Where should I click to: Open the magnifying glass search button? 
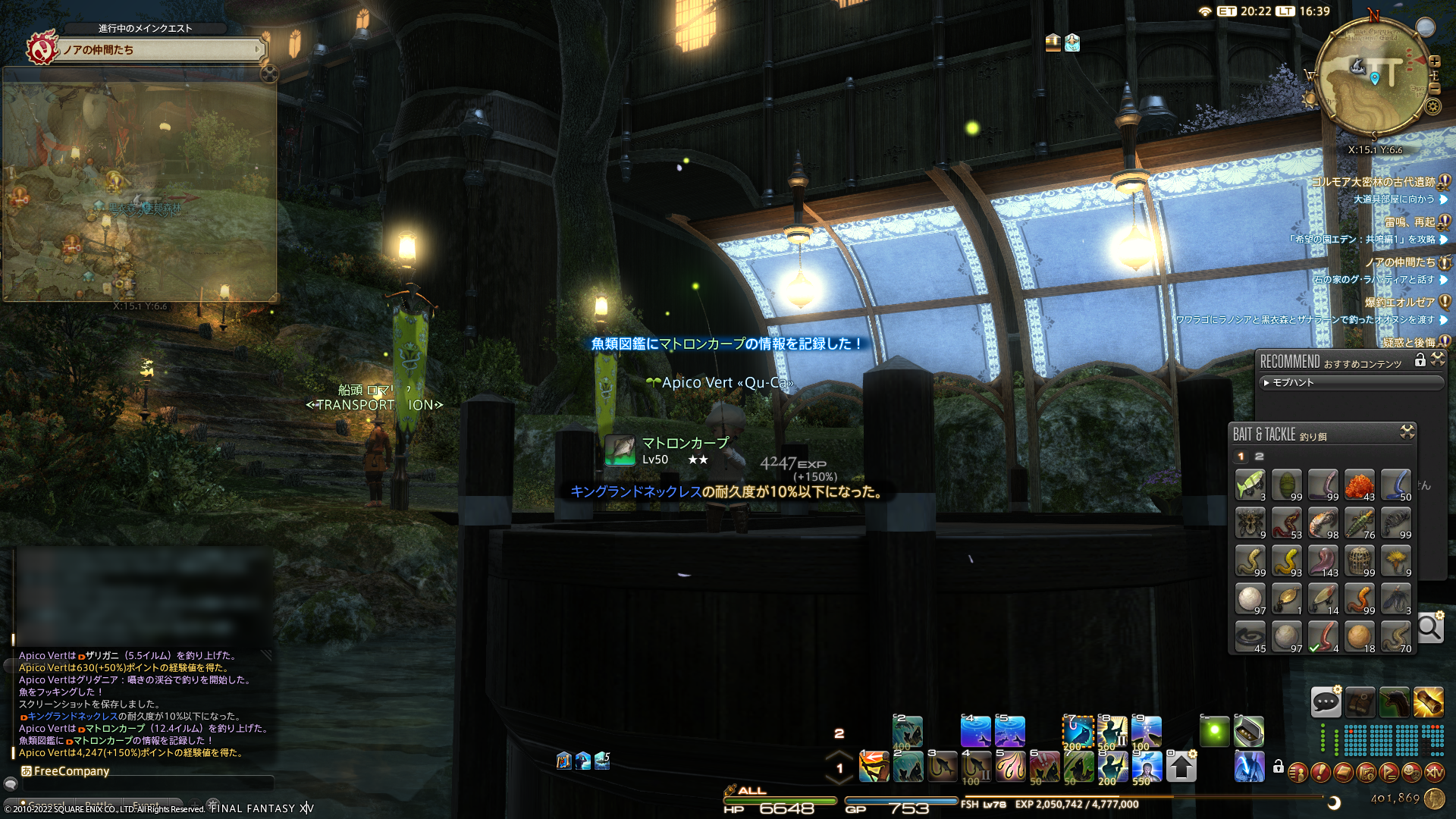point(1429,628)
